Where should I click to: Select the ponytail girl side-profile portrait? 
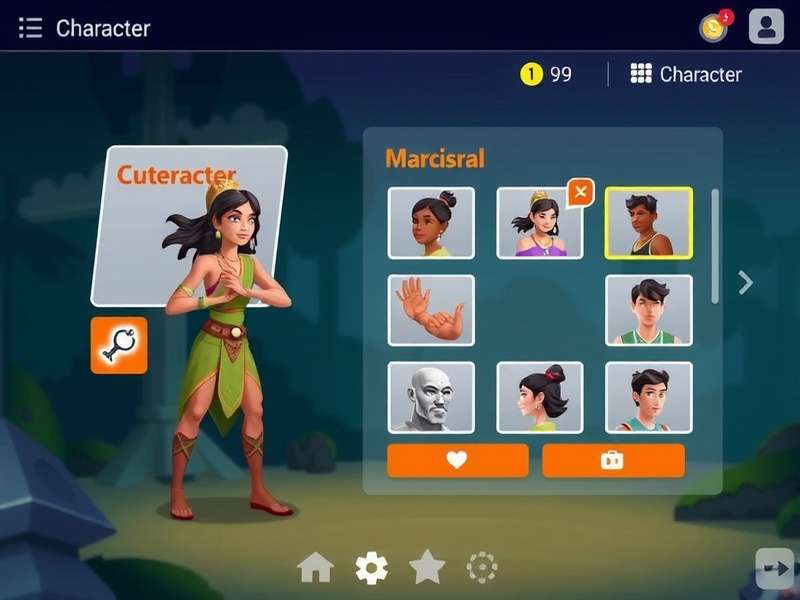coord(540,397)
